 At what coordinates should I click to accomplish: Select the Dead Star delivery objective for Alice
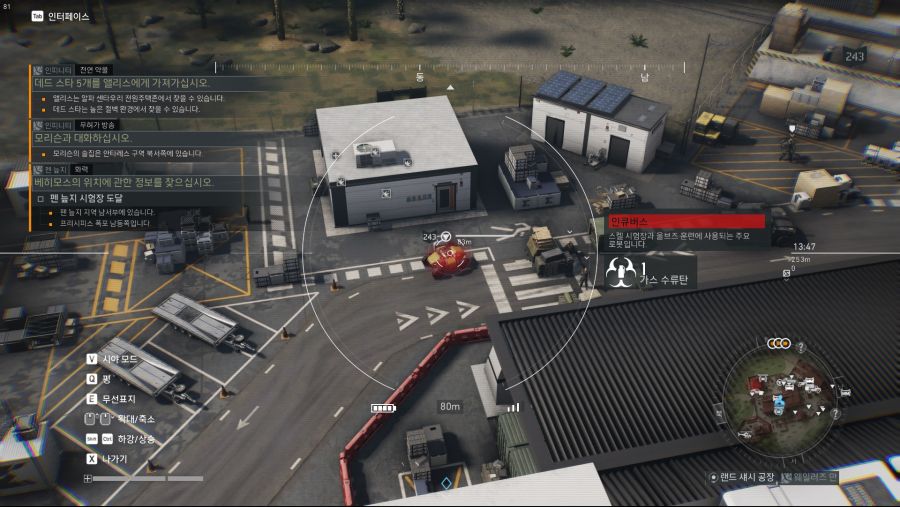(x=120, y=83)
